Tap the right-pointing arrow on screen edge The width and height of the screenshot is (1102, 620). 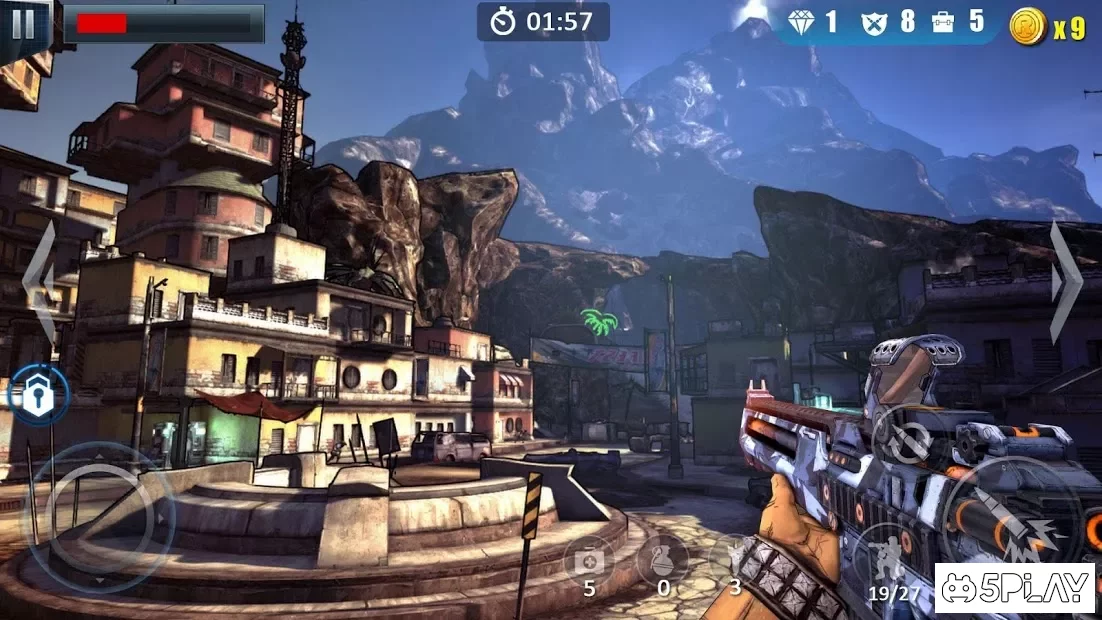[x=1066, y=283]
